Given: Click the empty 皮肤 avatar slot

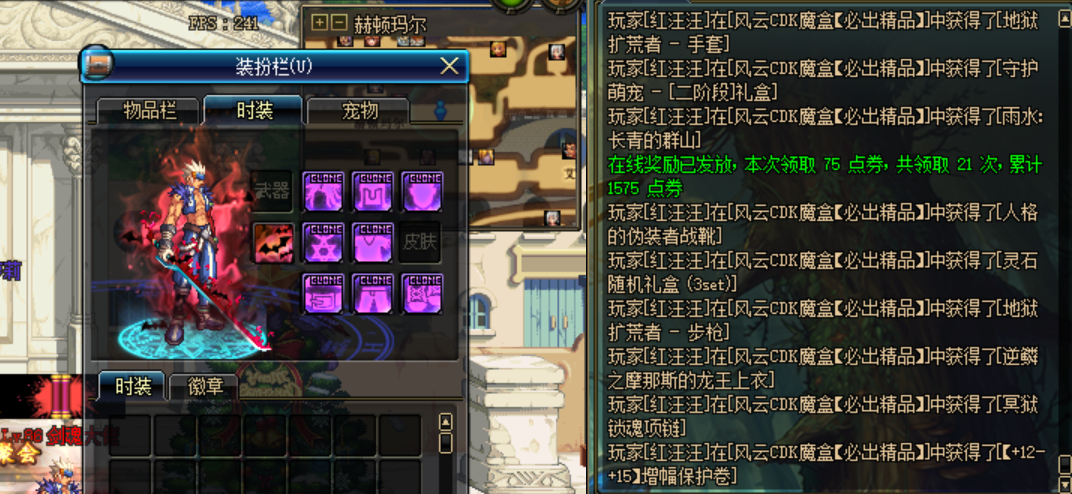Looking at the screenshot, I should [421, 242].
